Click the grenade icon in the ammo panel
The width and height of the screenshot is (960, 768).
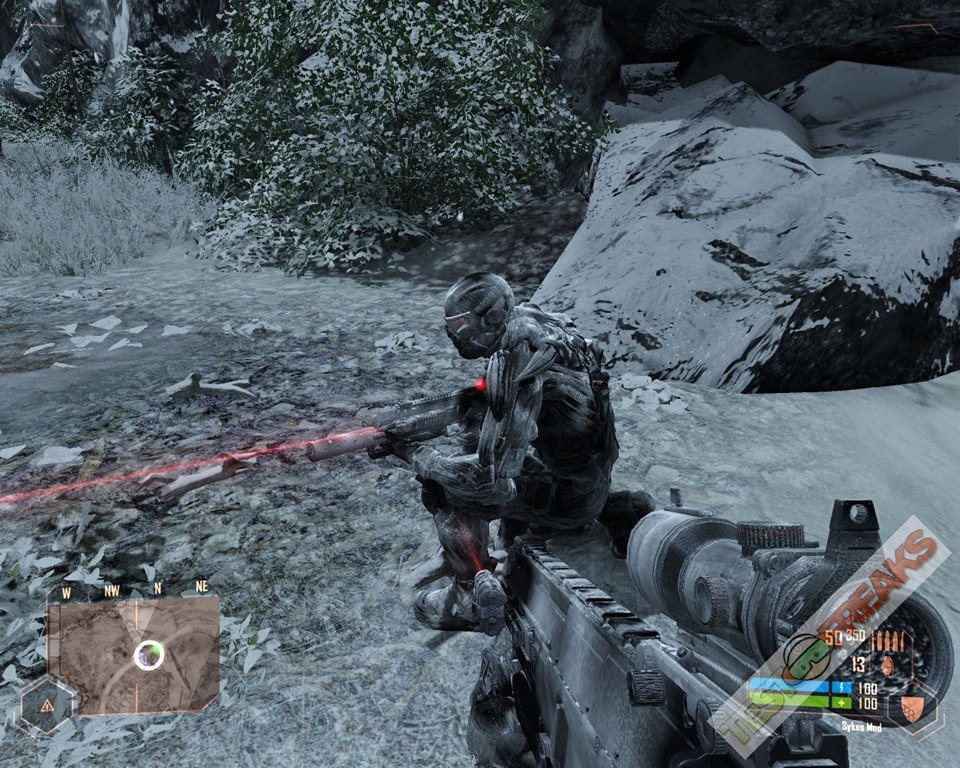tap(885, 664)
